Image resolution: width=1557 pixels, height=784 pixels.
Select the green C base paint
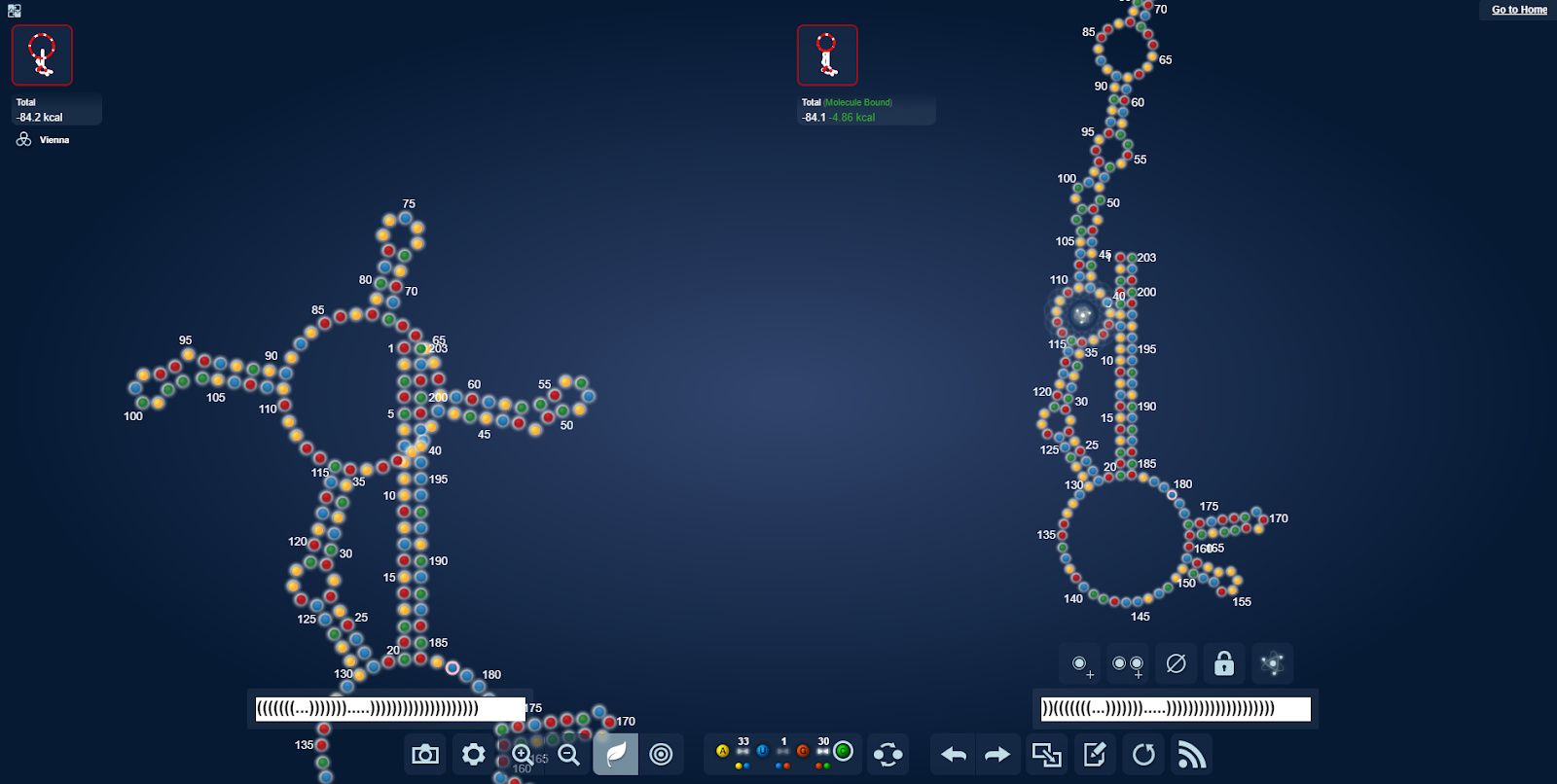pos(844,751)
